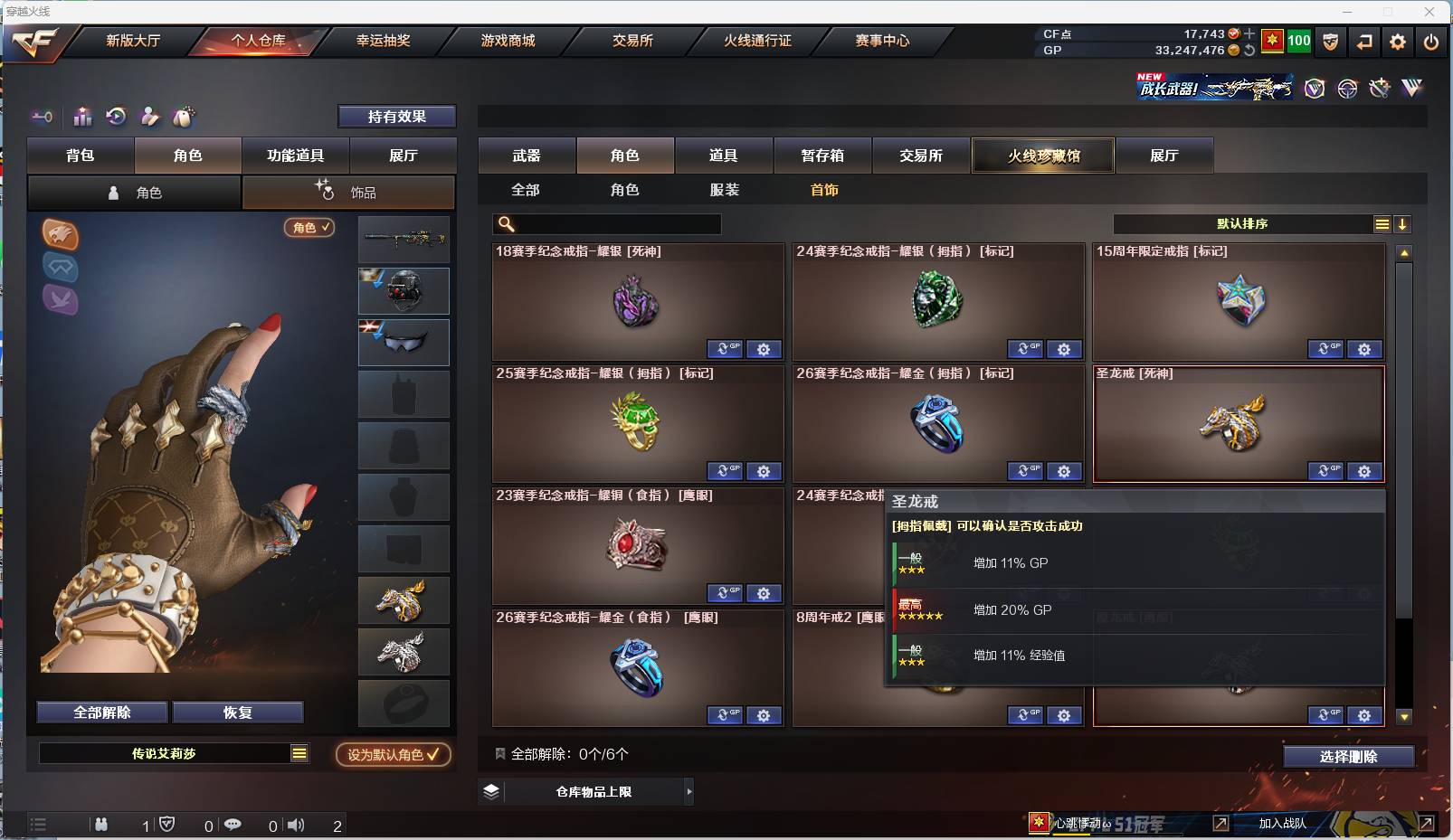The width and height of the screenshot is (1453, 840).
Task: Click the 角色 checkmark toggle above the model
Action: (309, 228)
